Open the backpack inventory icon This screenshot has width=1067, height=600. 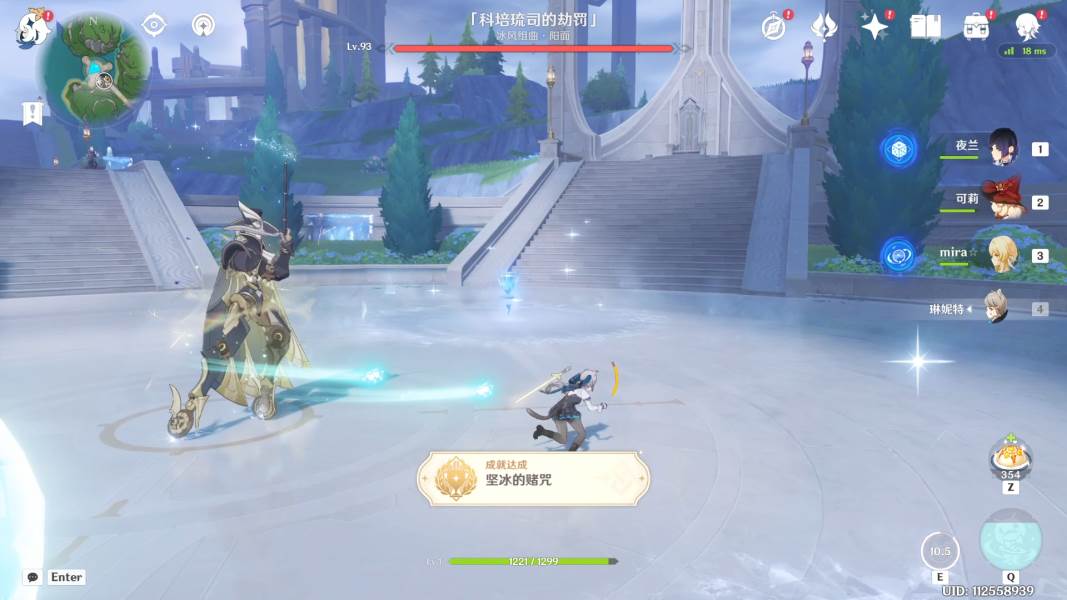(976, 27)
